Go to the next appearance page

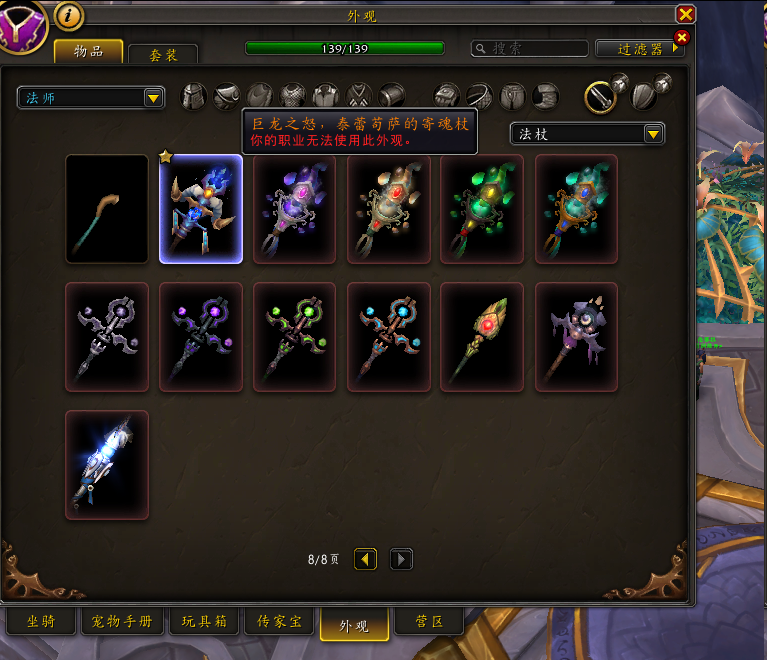401,559
